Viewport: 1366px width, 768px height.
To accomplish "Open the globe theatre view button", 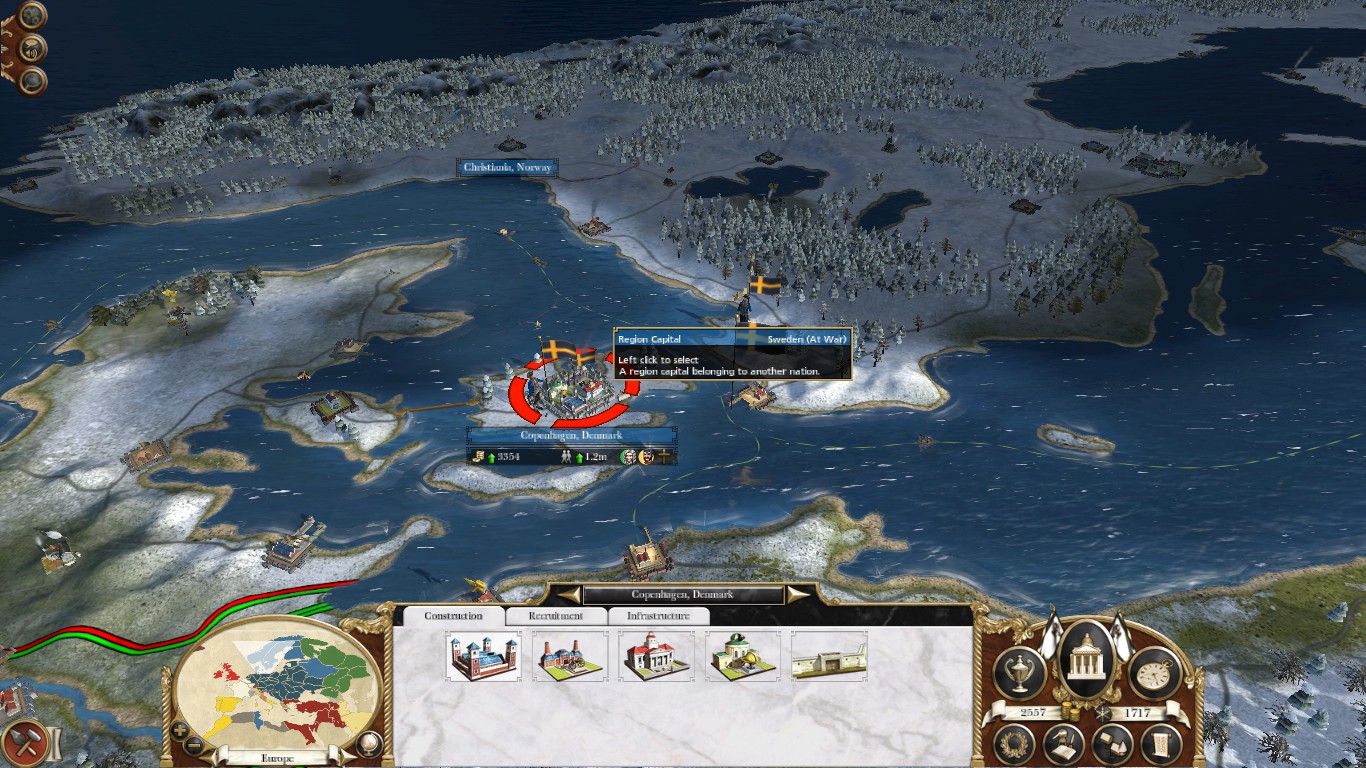I will pyautogui.click(x=369, y=743).
